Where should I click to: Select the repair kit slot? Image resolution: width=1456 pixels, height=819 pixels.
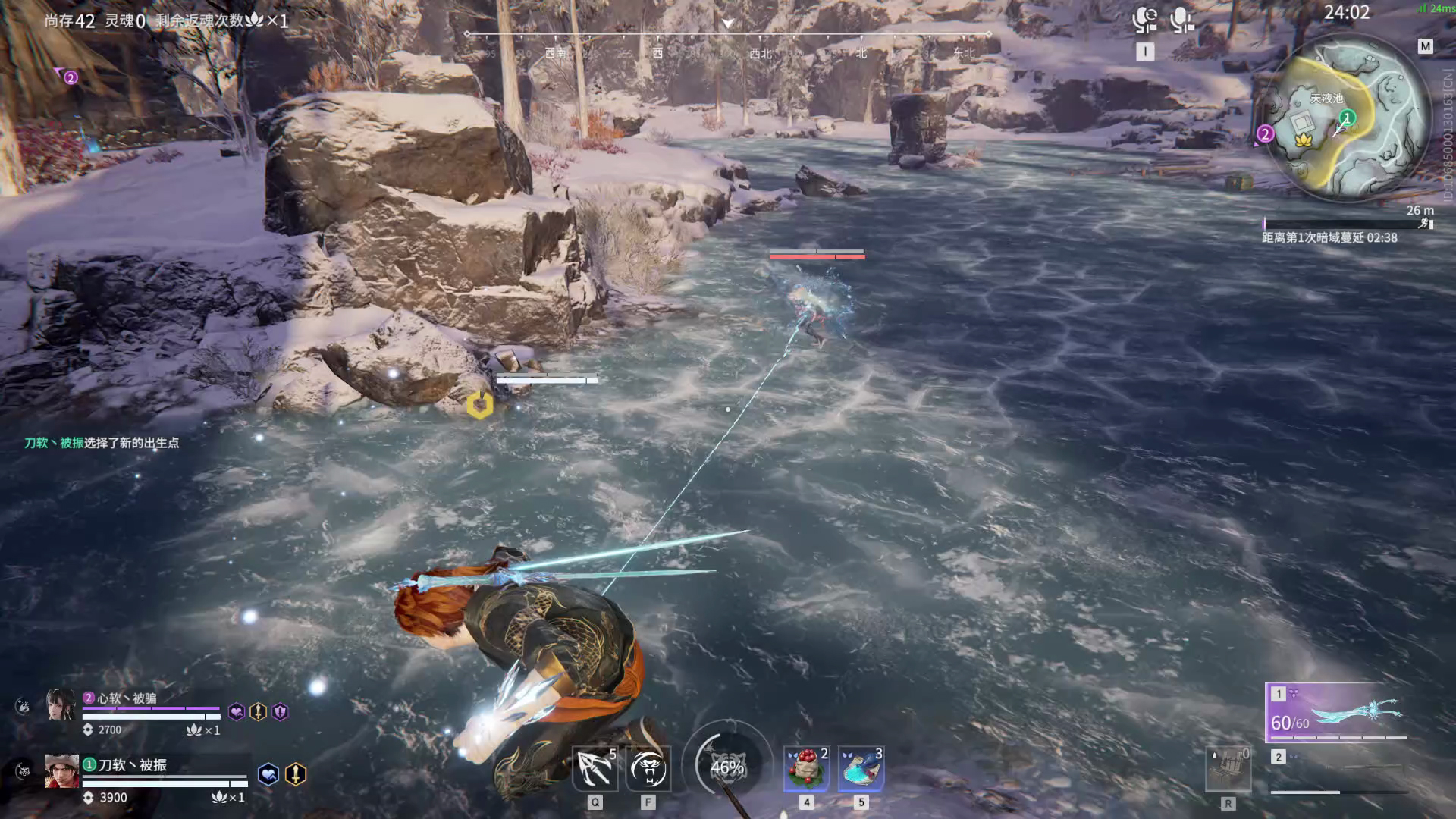pyautogui.click(x=1228, y=770)
